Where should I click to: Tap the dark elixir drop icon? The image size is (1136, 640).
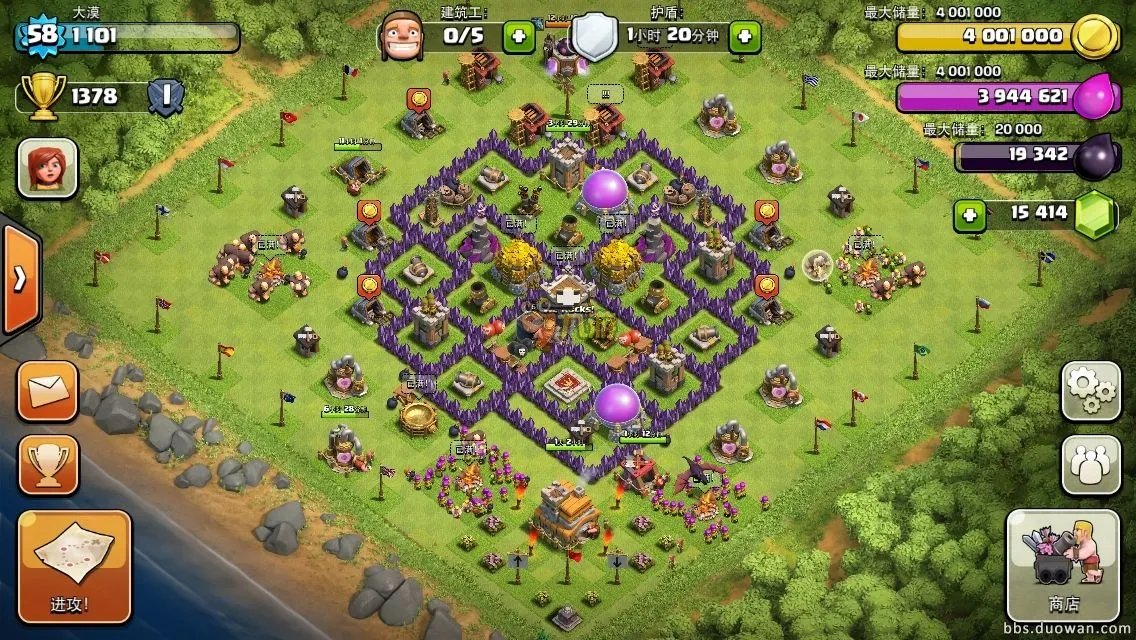click(1096, 156)
